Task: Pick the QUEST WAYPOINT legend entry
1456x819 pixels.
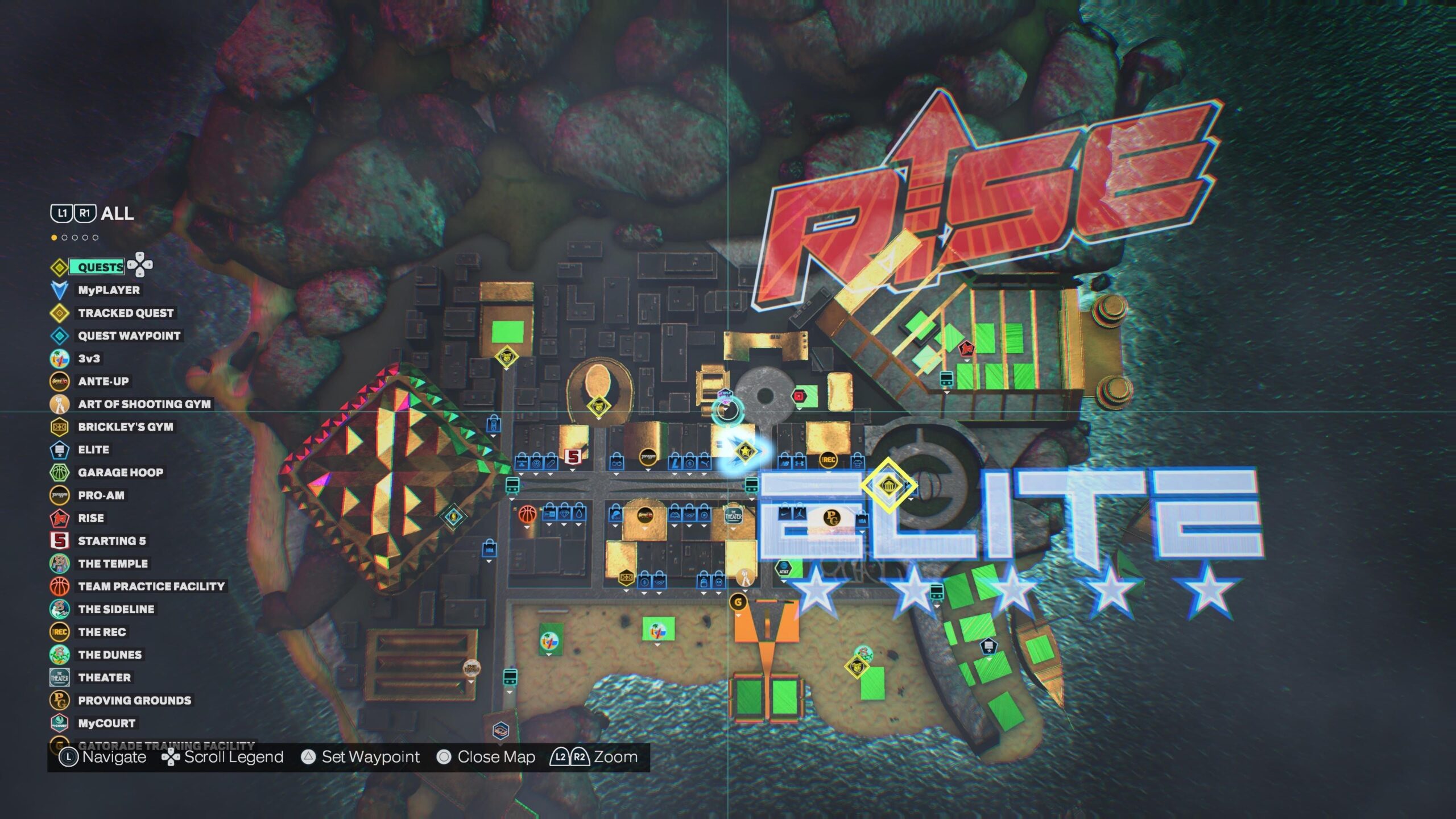Action: coord(129,336)
